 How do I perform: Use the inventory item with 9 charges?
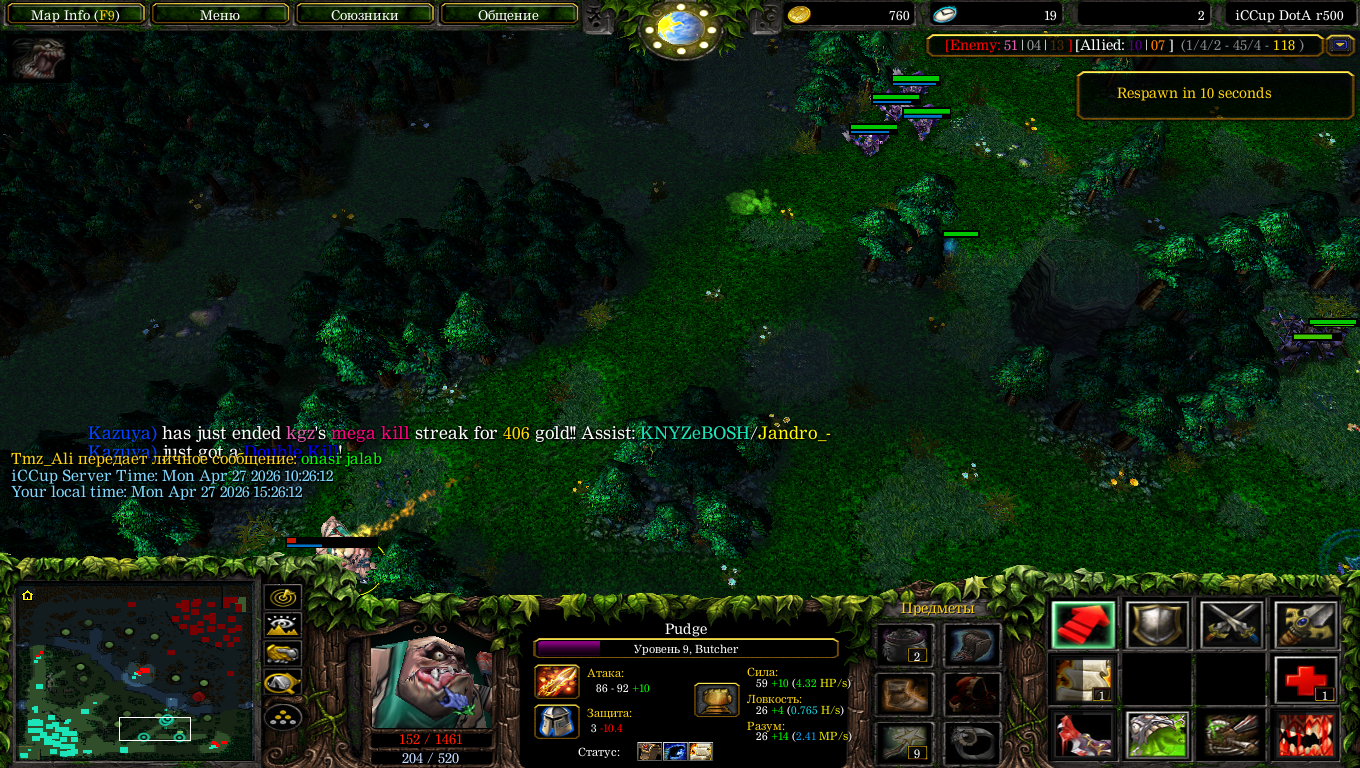905,742
